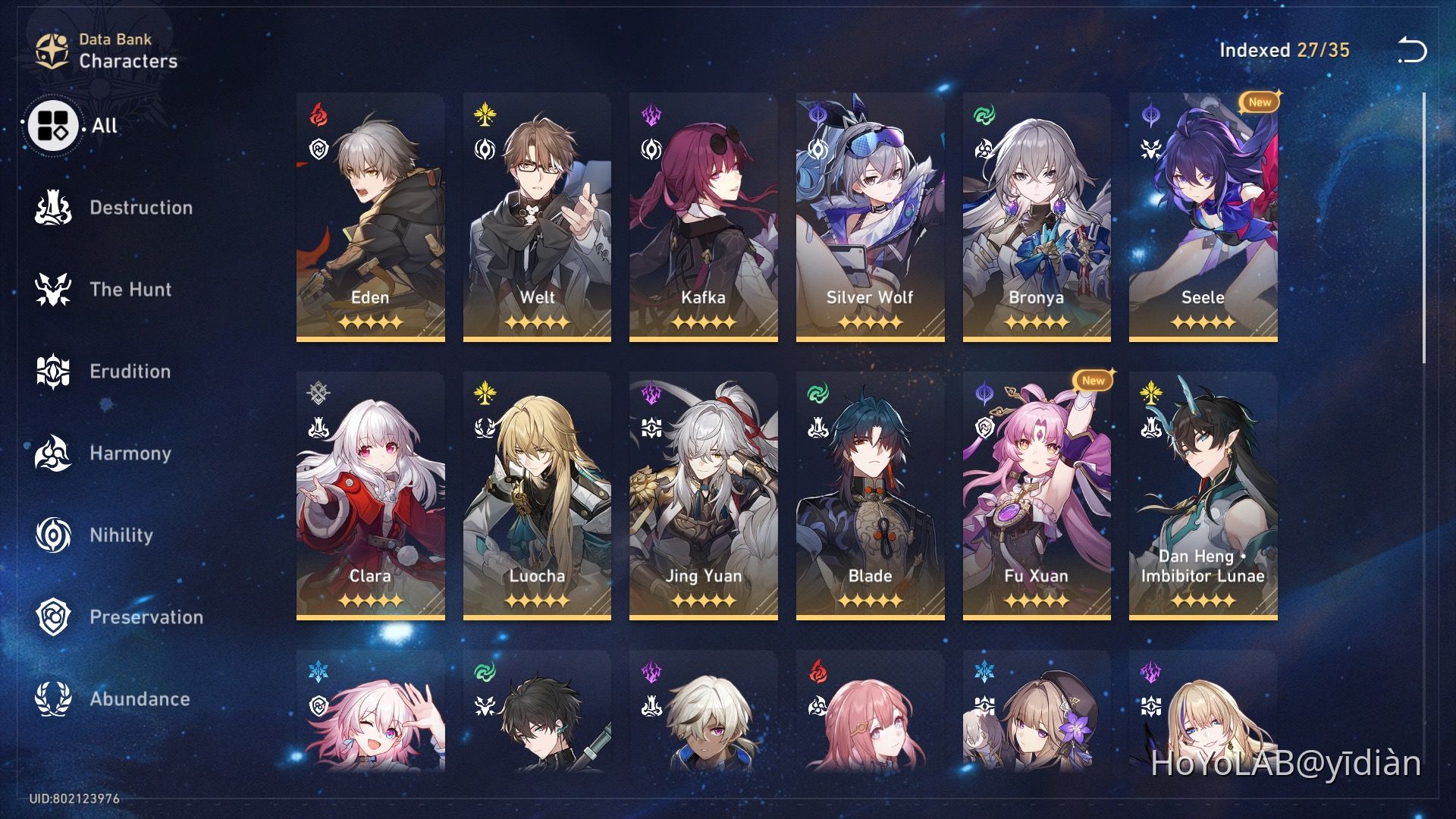Click the New badge on Fu Xuan's card
Image resolution: width=1456 pixels, height=819 pixels.
click(1092, 381)
